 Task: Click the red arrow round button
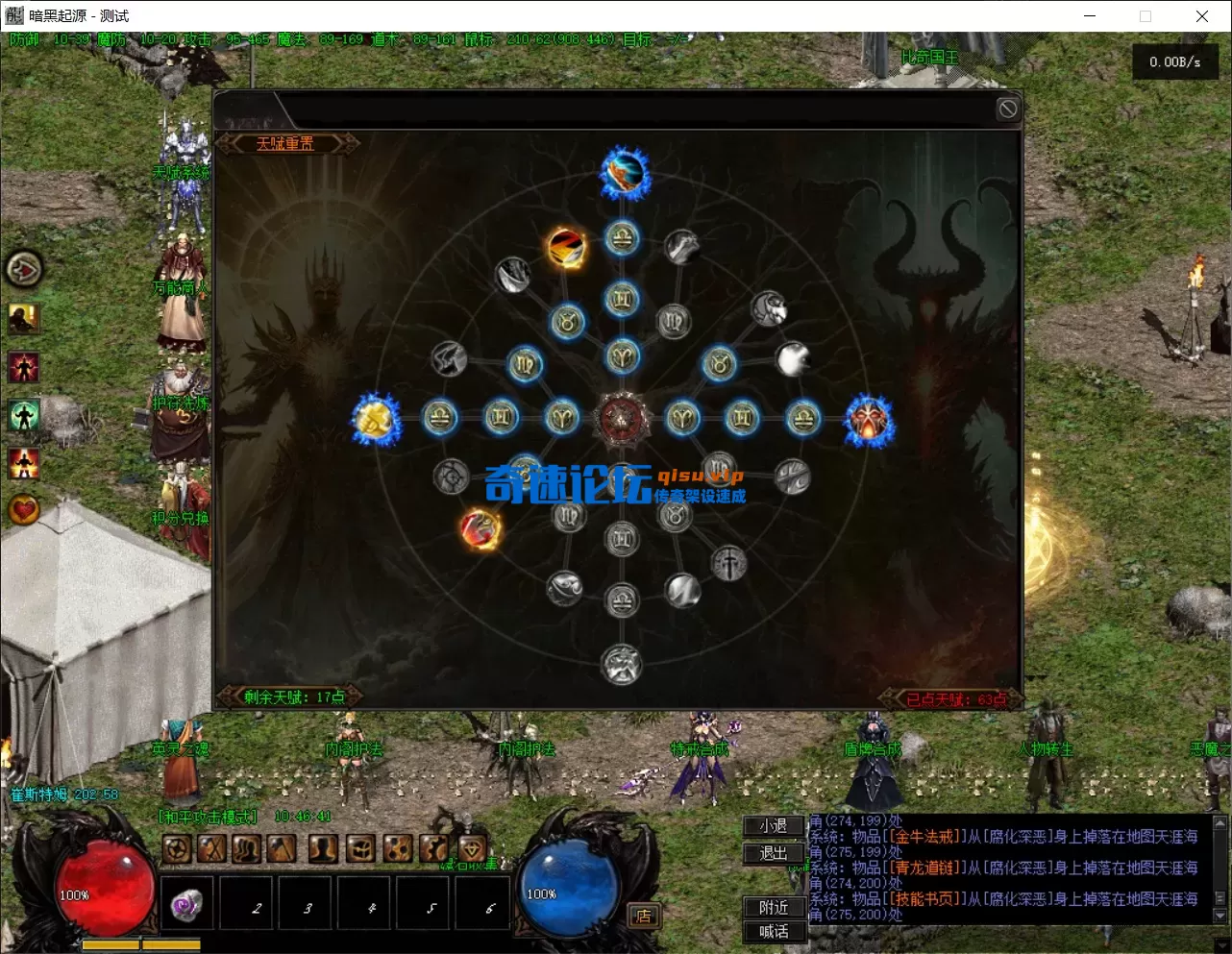(x=24, y=270)
